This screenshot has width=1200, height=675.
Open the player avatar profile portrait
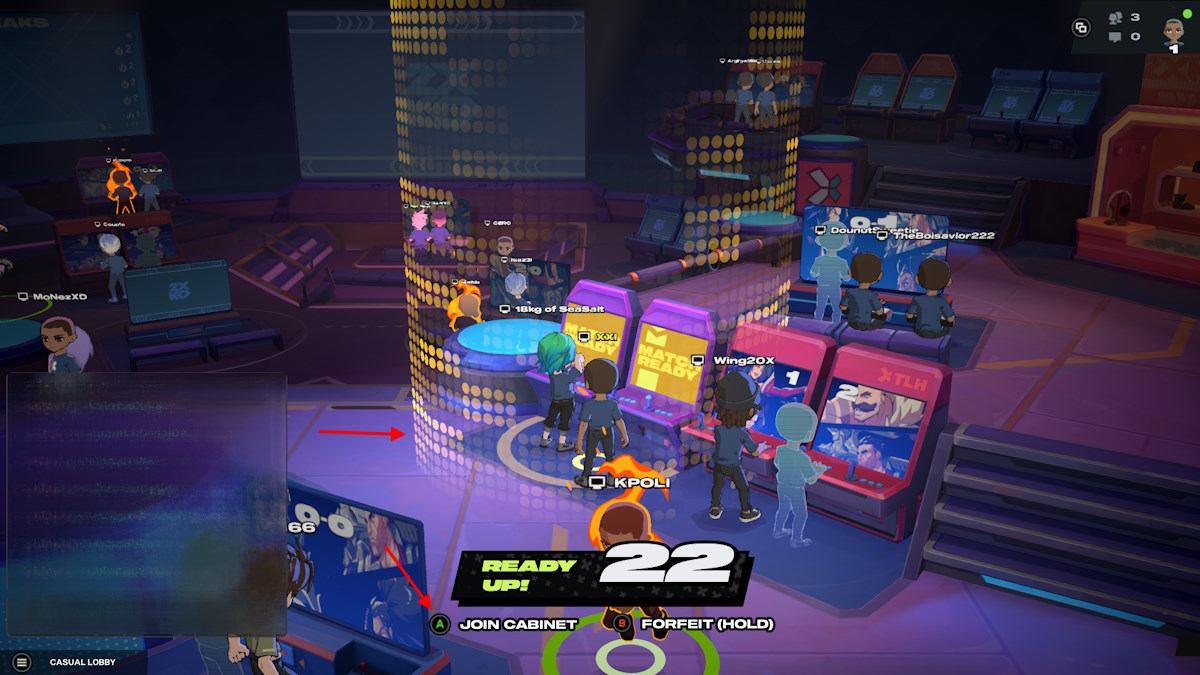(x=1173, y=30)
